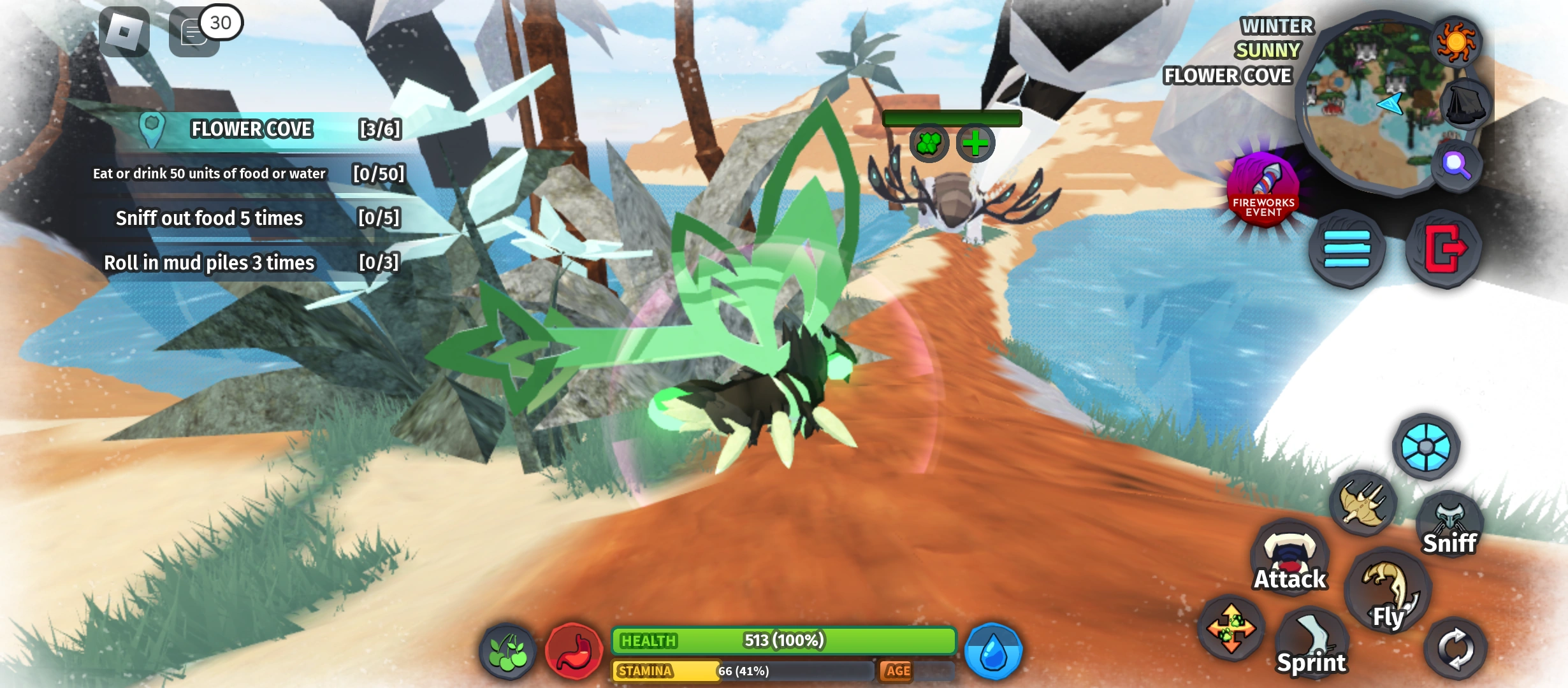The height and width of the screenshot is (688, 1568).
Task: Collapse the Flower Cove quest tracker
Action: pos(251,128)
